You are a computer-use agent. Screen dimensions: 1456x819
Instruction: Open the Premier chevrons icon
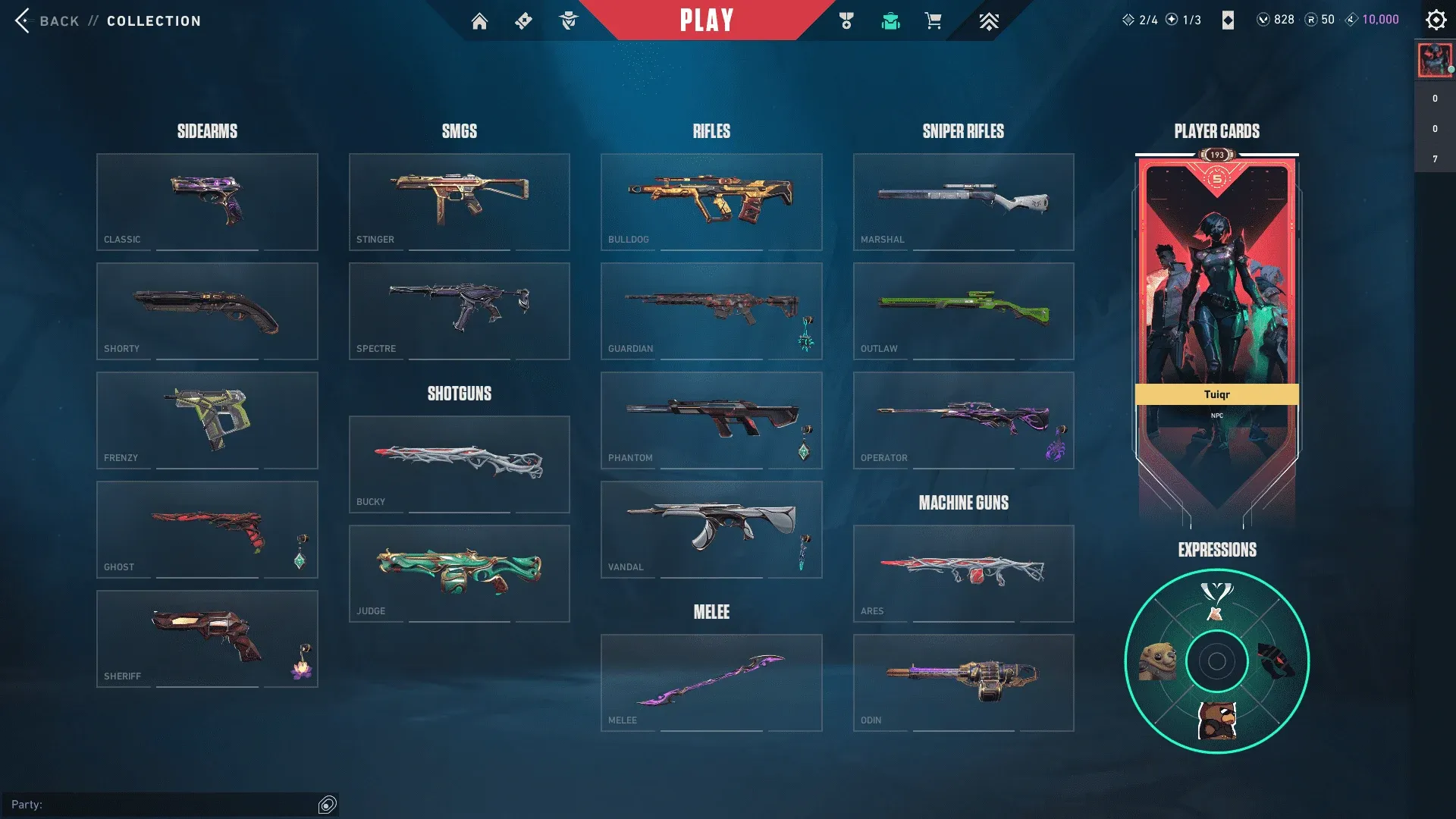click(x=987, y=20)
